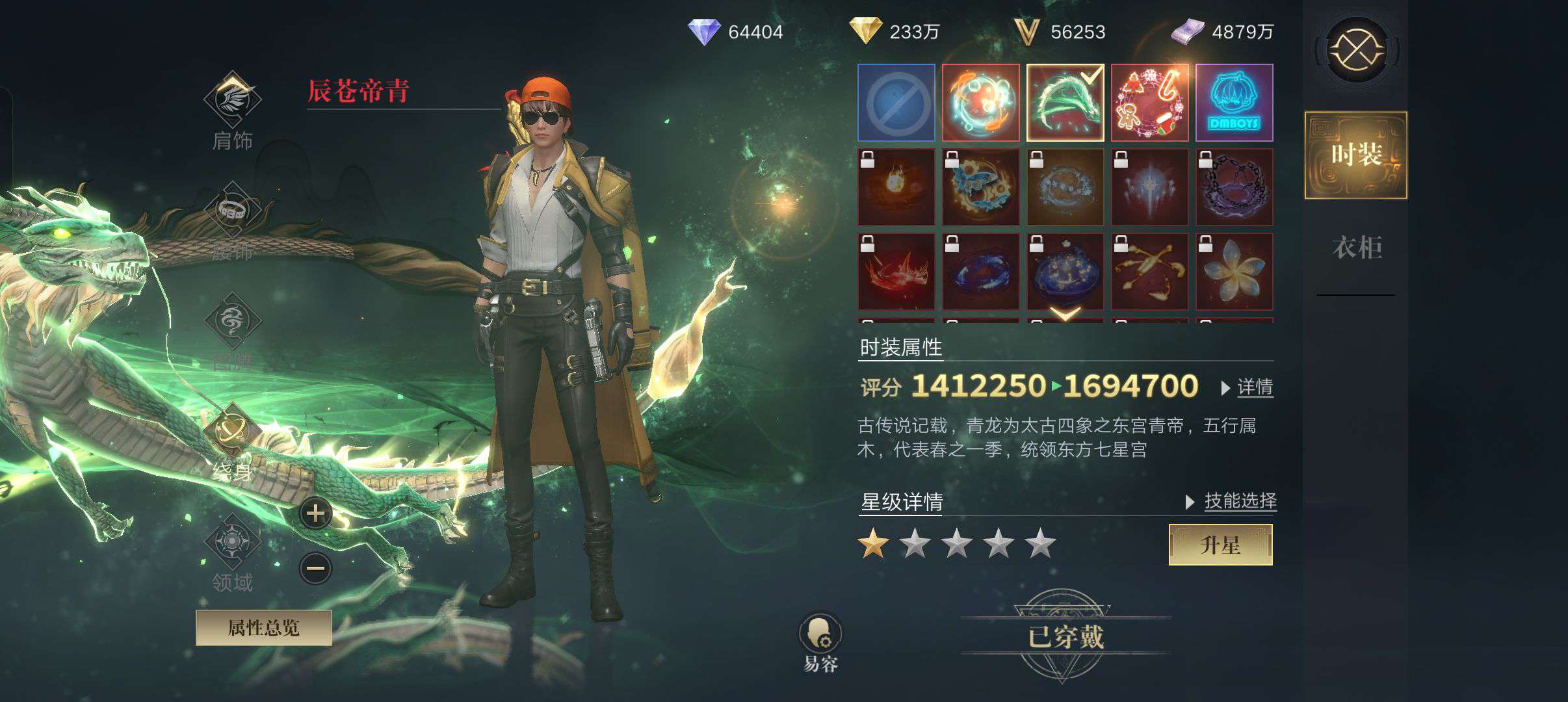Select the locked purple chain ring effect
Viewport: 1568px width, 702px height.
[x=1234, y=187]
